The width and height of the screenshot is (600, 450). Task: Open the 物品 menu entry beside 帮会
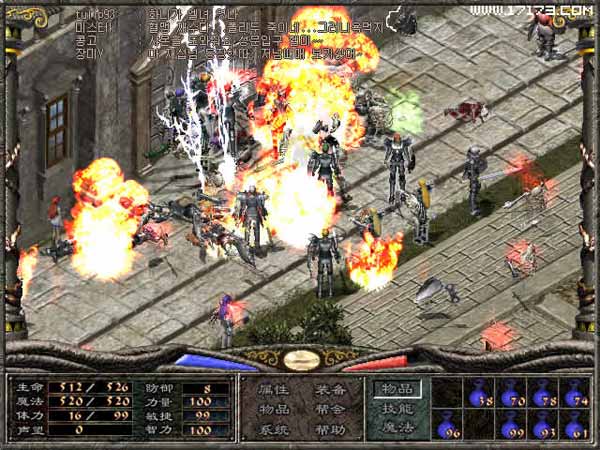pos(274,409)
